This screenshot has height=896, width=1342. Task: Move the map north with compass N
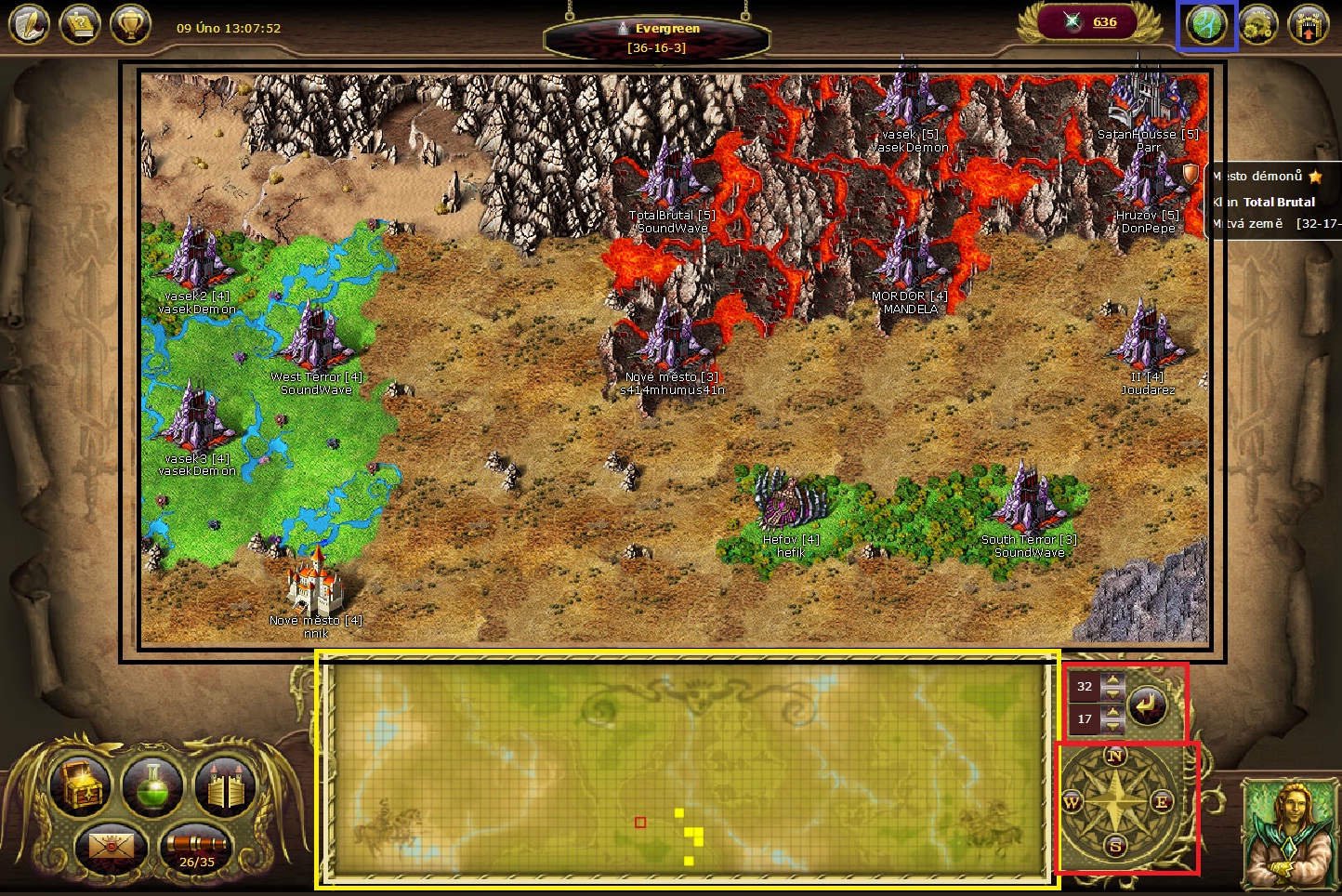point(1115,756)
